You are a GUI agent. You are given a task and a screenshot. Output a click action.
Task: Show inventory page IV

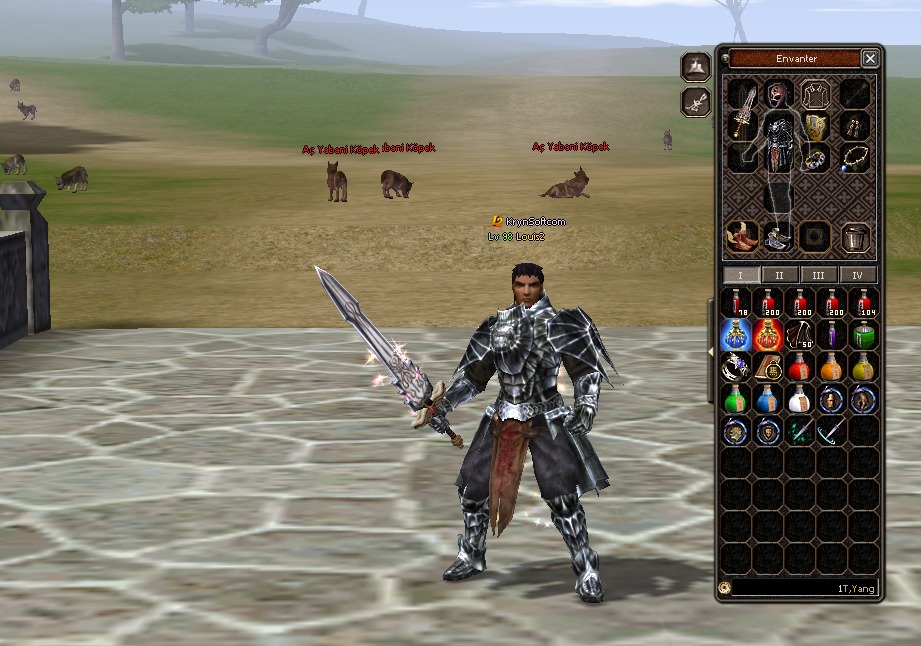coord(857,275)
